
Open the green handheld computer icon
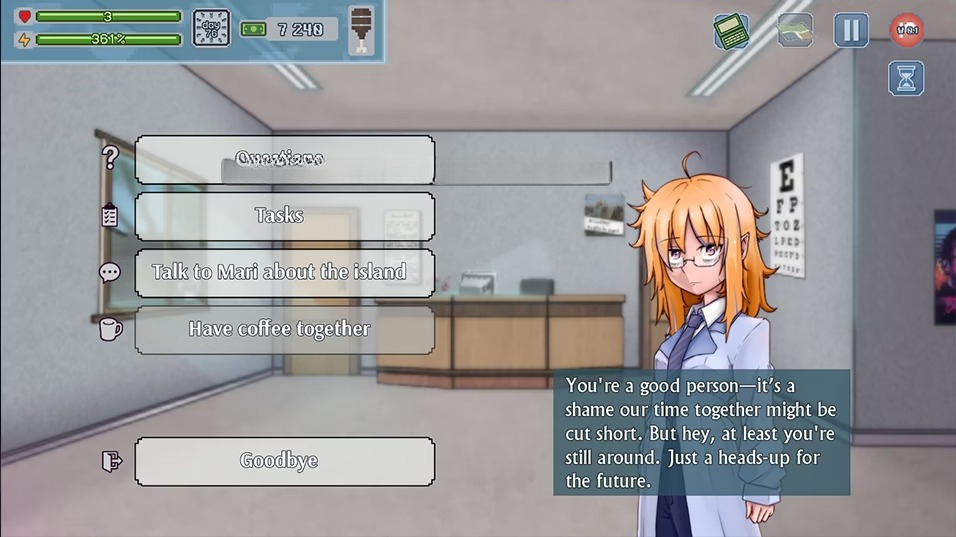[731, 30]
